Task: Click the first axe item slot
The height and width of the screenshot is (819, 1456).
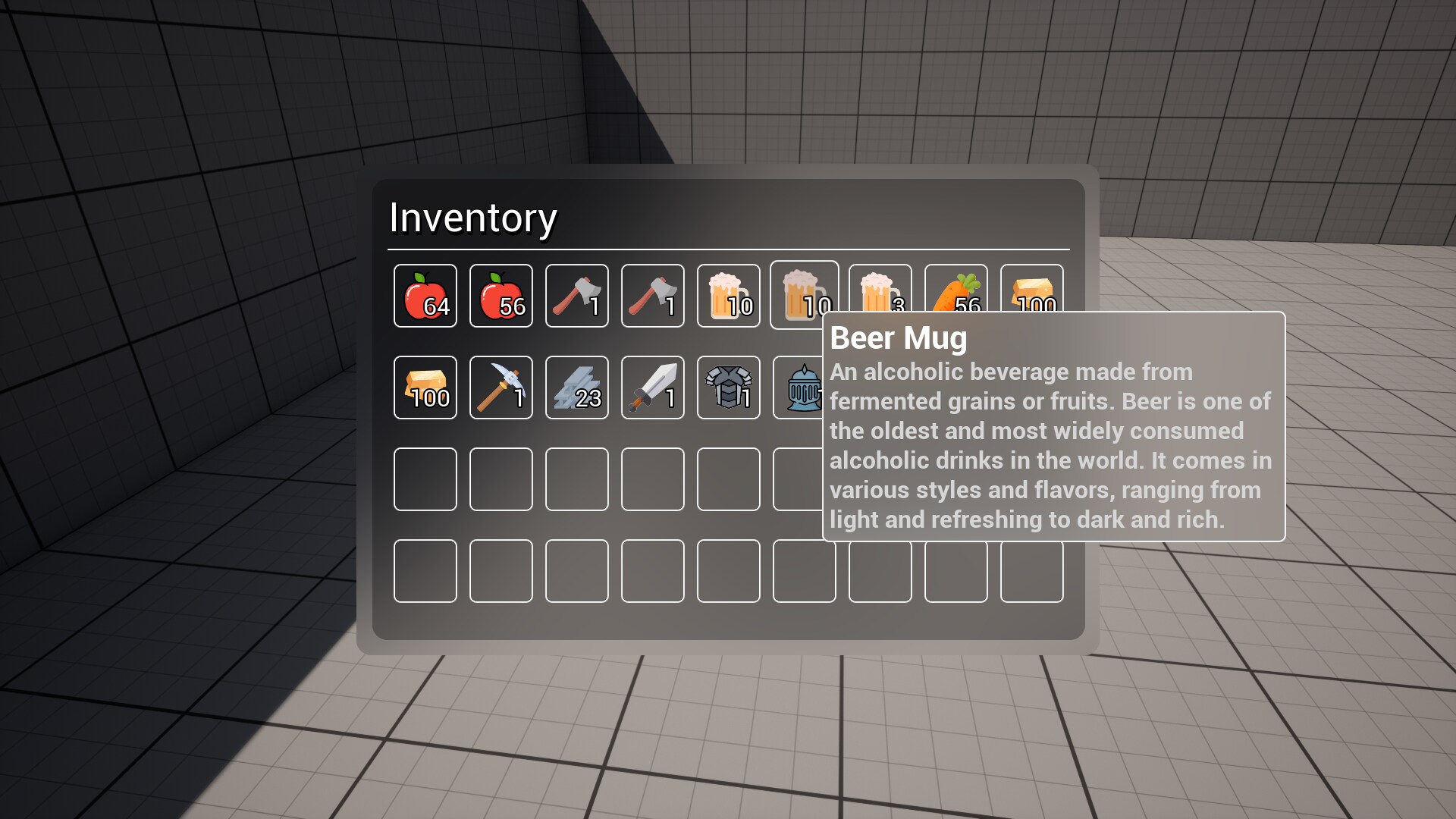Action: click(576, 296)
